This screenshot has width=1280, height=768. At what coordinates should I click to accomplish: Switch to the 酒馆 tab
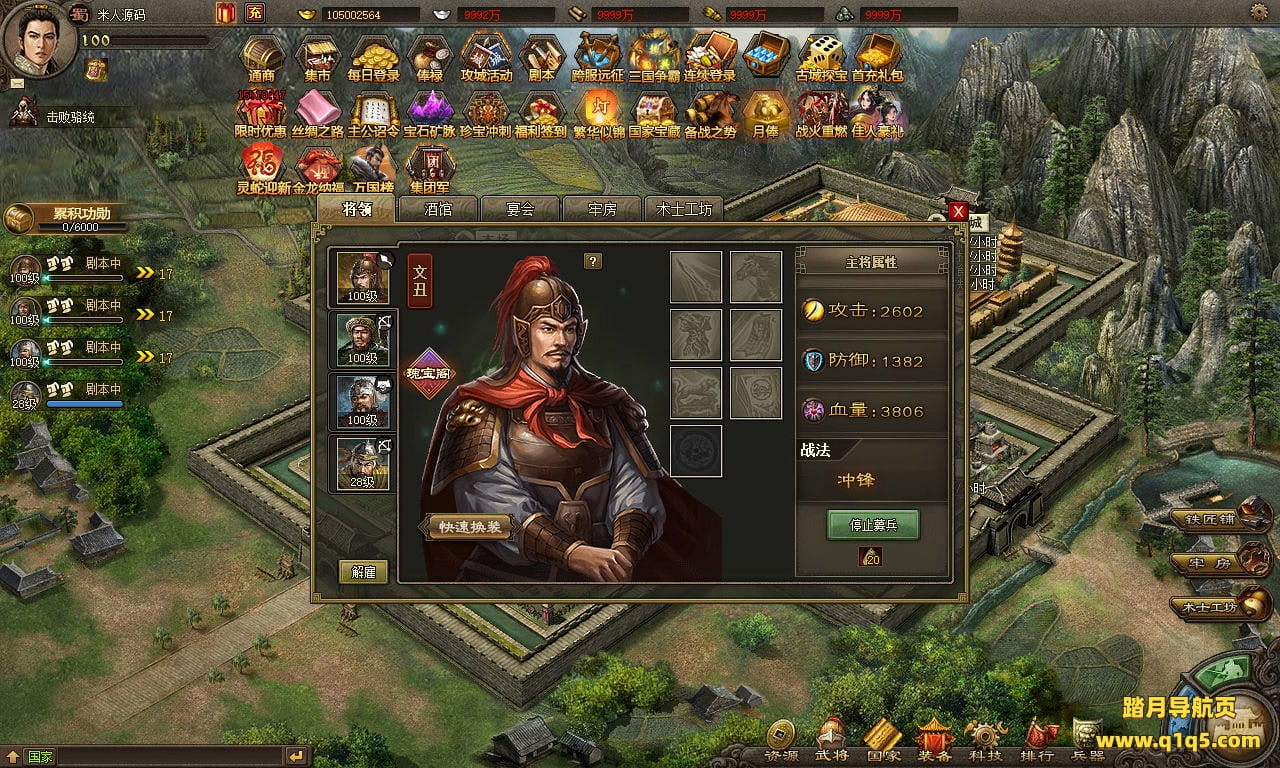438,210
